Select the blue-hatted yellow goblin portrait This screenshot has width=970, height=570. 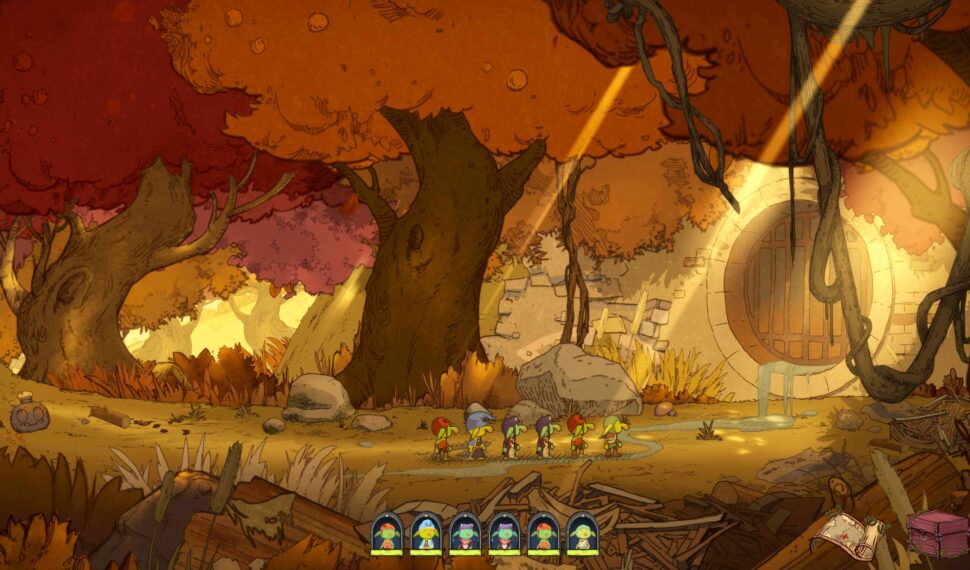(x=425, y=533)
